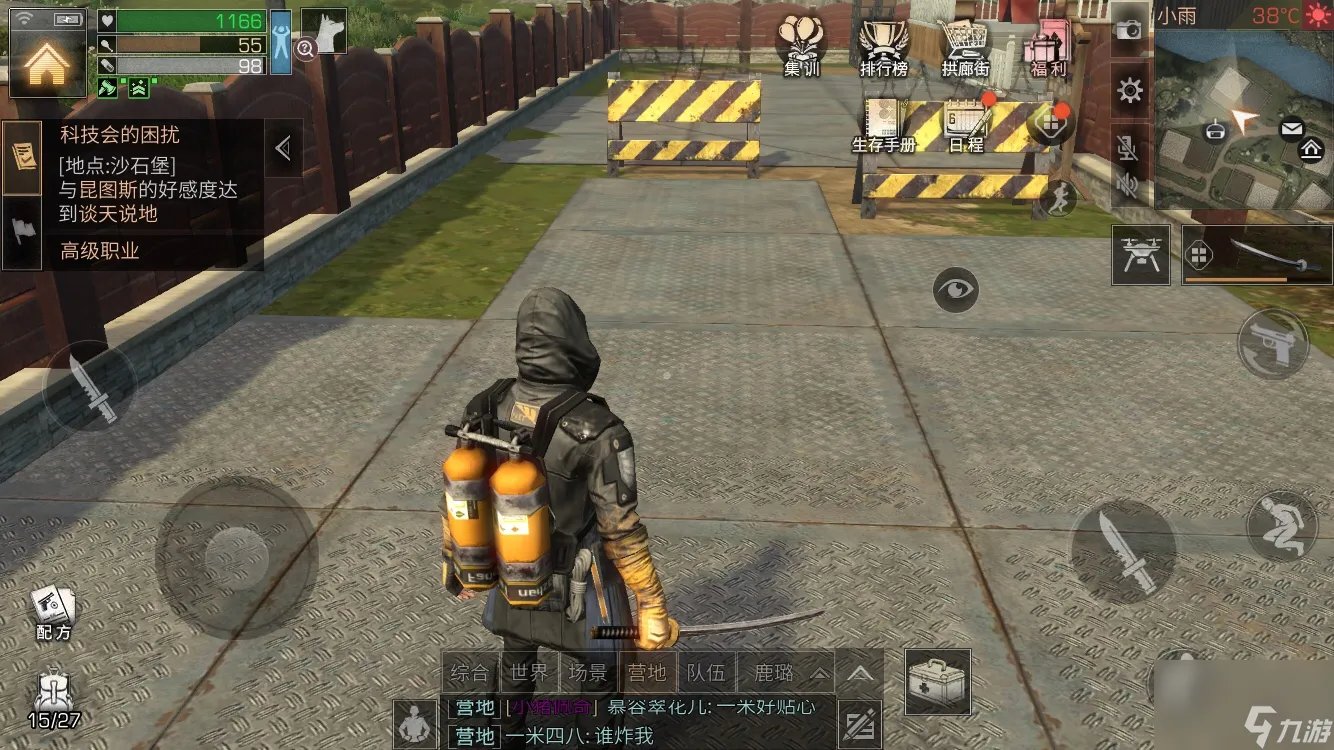Collapse the quest tracker panel arrow

tap(283, 149)
